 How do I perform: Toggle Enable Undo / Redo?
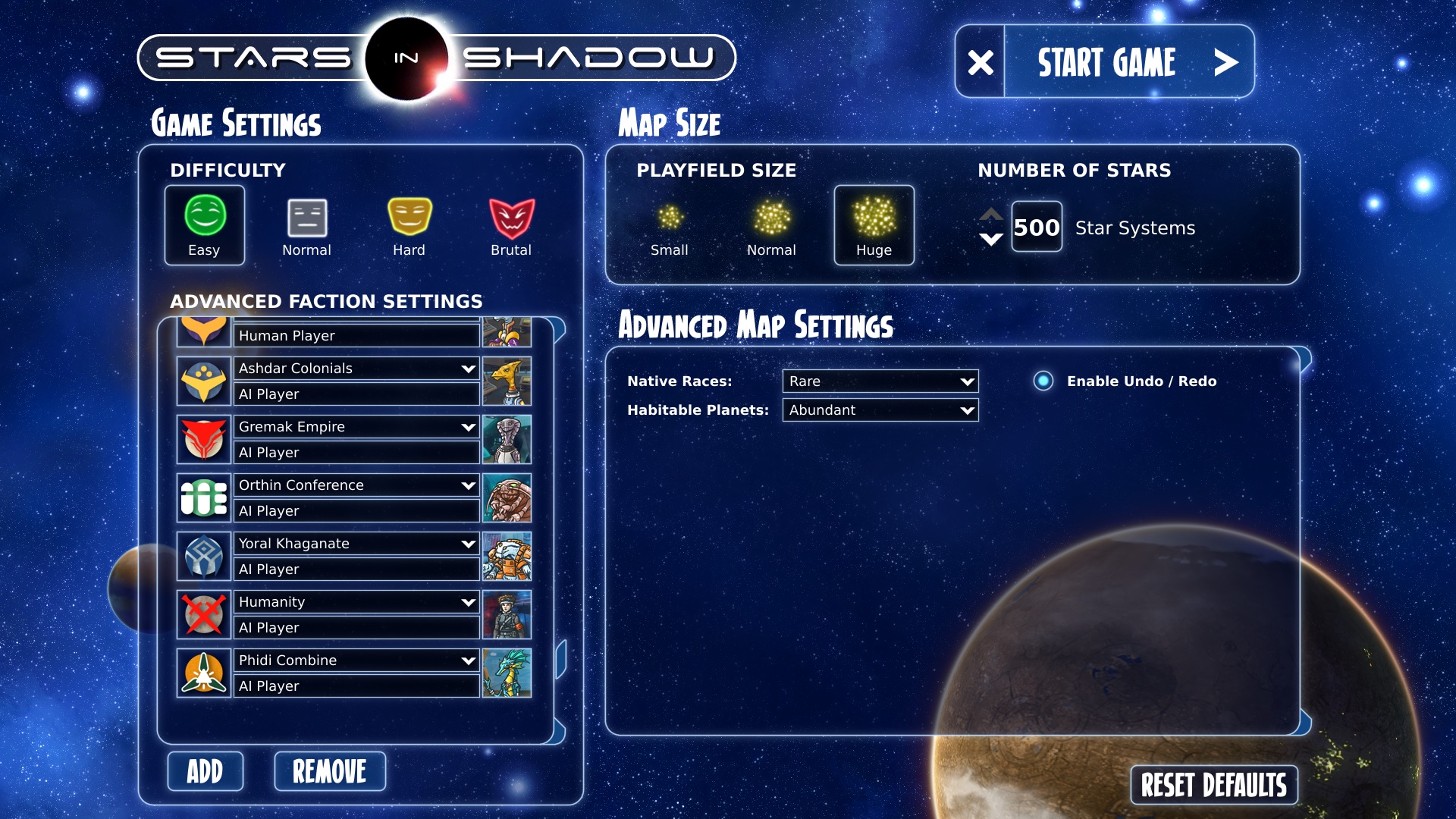pos(1043,381)
